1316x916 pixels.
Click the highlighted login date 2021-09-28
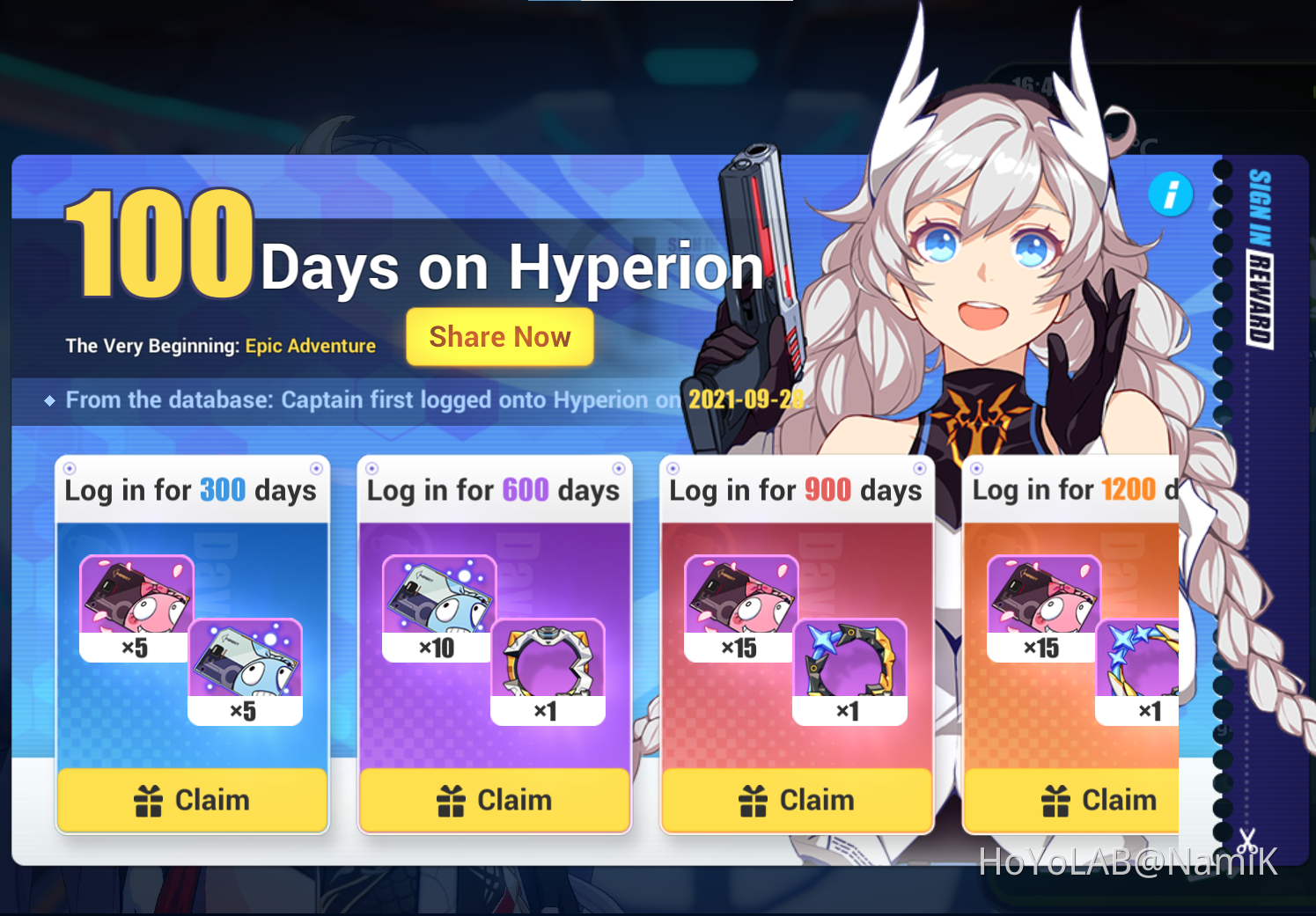tap(744, 399)
